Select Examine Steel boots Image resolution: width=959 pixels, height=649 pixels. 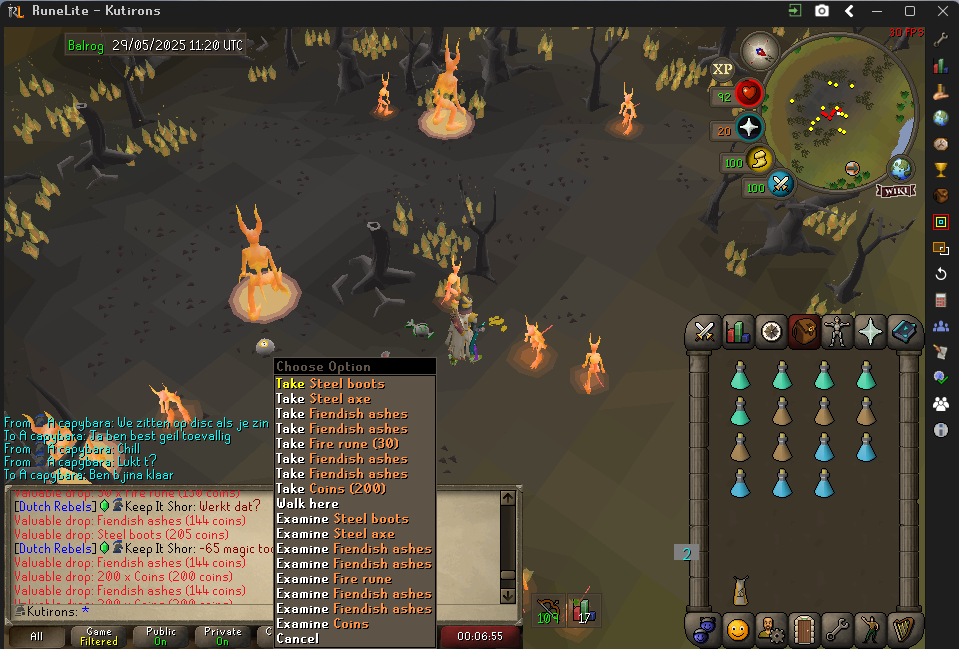342,518
